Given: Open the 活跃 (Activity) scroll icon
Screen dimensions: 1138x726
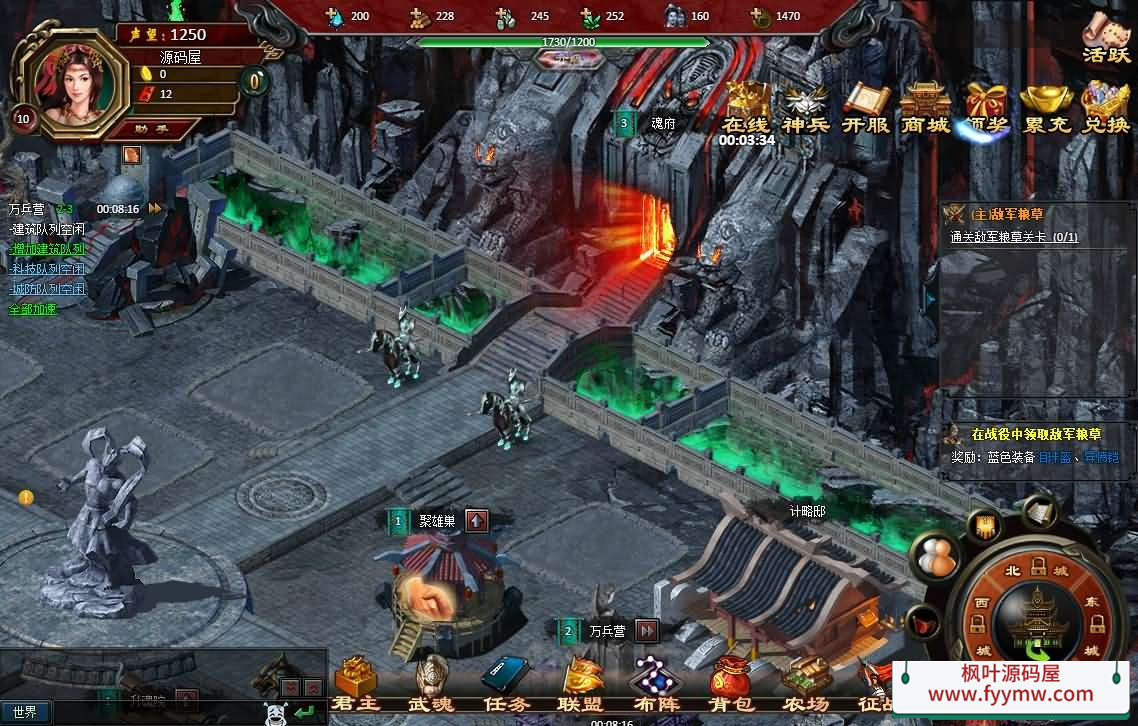Looking at the screenshot, I should [1105, 36].
